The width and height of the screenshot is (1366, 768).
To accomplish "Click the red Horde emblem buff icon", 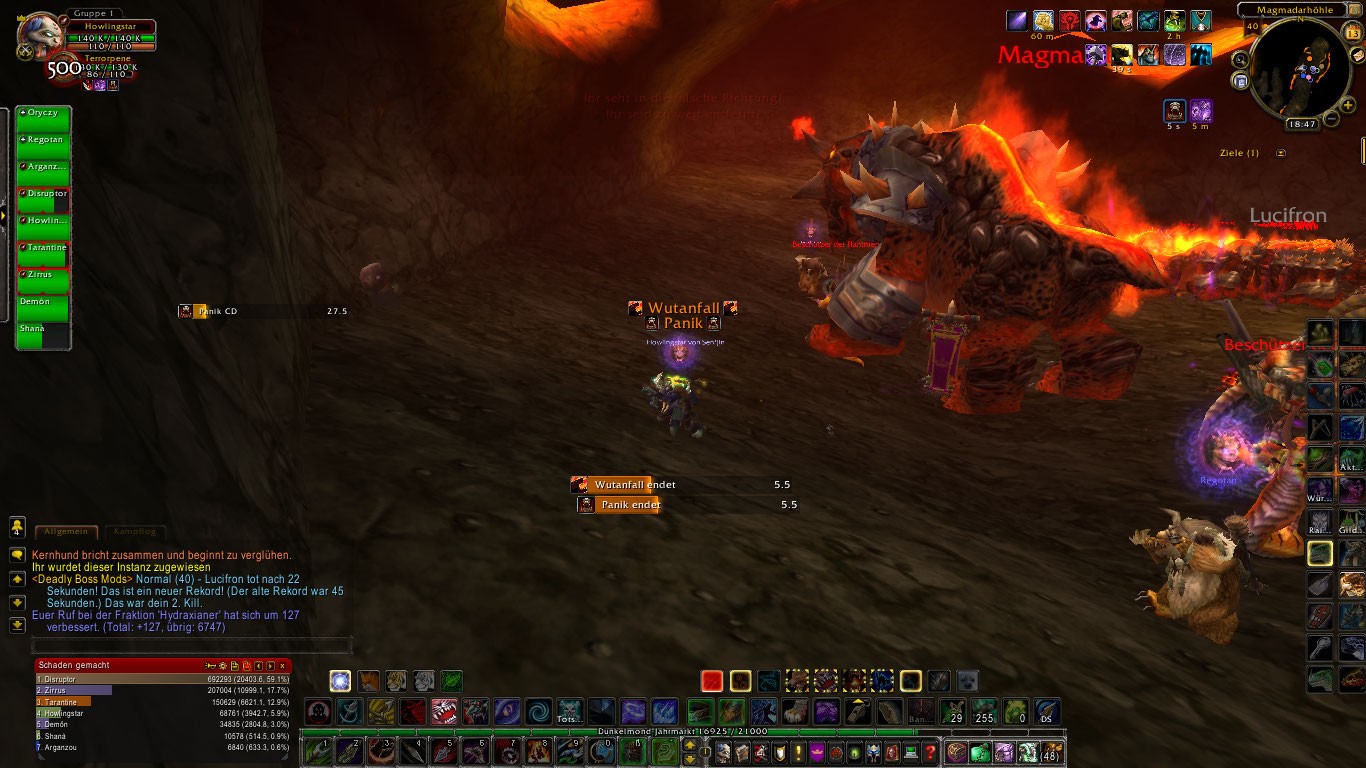I will (x=1070, y=21).
